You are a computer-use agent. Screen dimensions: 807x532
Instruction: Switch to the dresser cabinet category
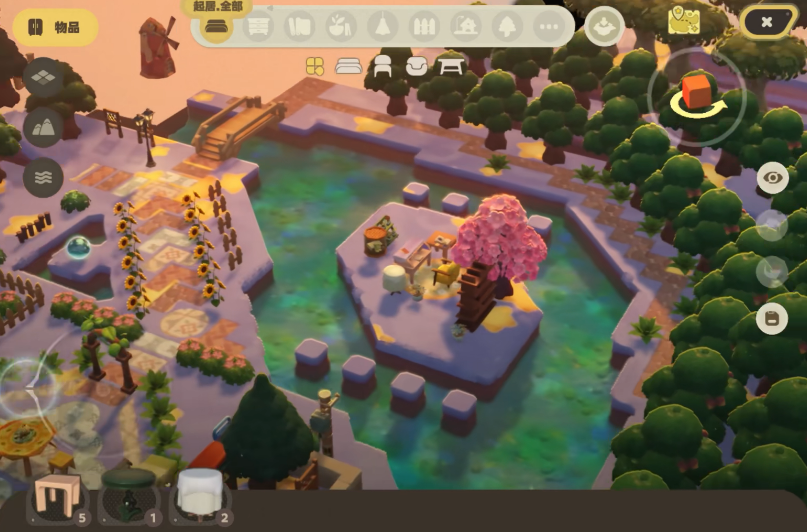coord(259,27)
